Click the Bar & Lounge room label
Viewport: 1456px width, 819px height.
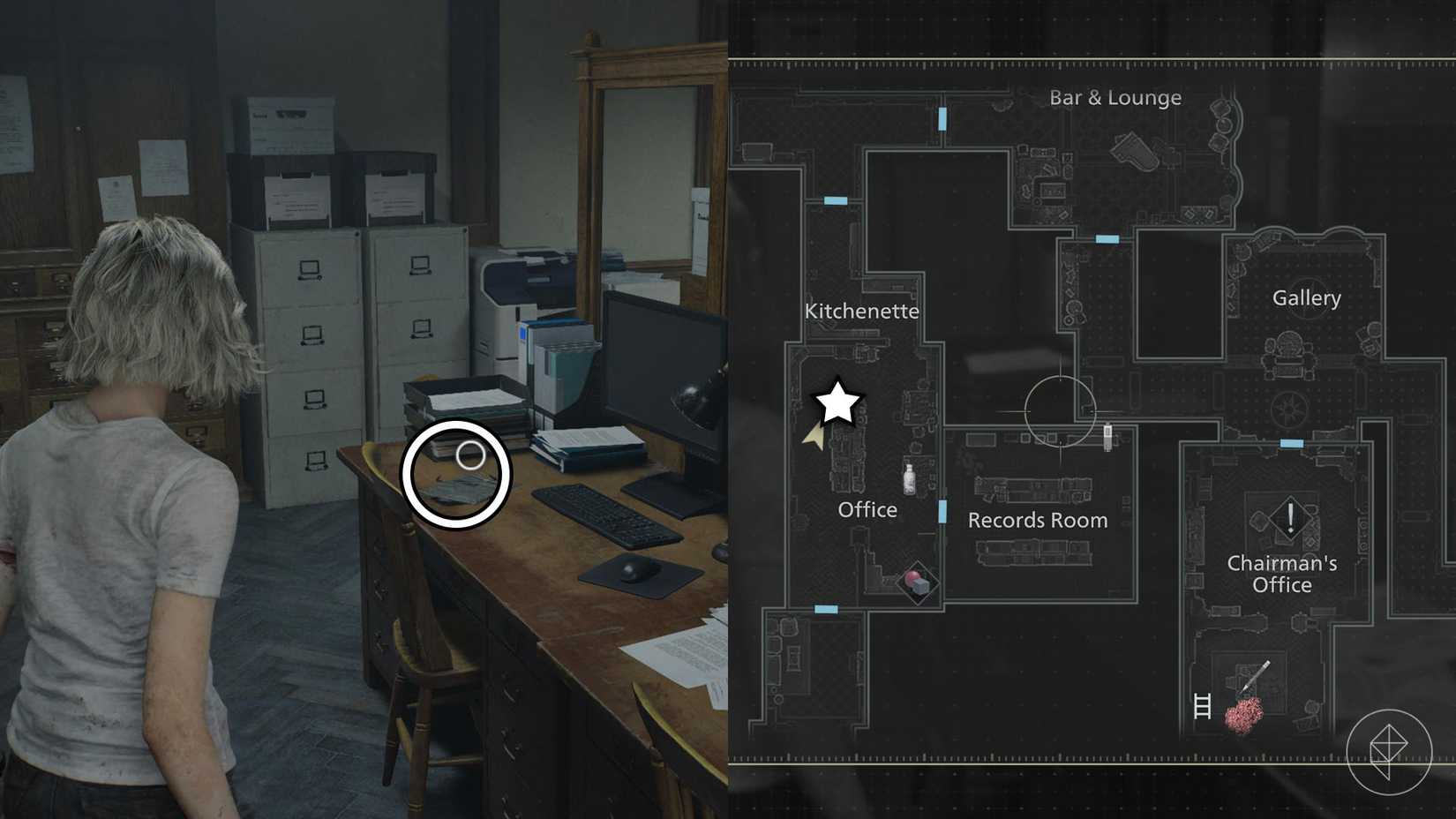[1115, 98]
